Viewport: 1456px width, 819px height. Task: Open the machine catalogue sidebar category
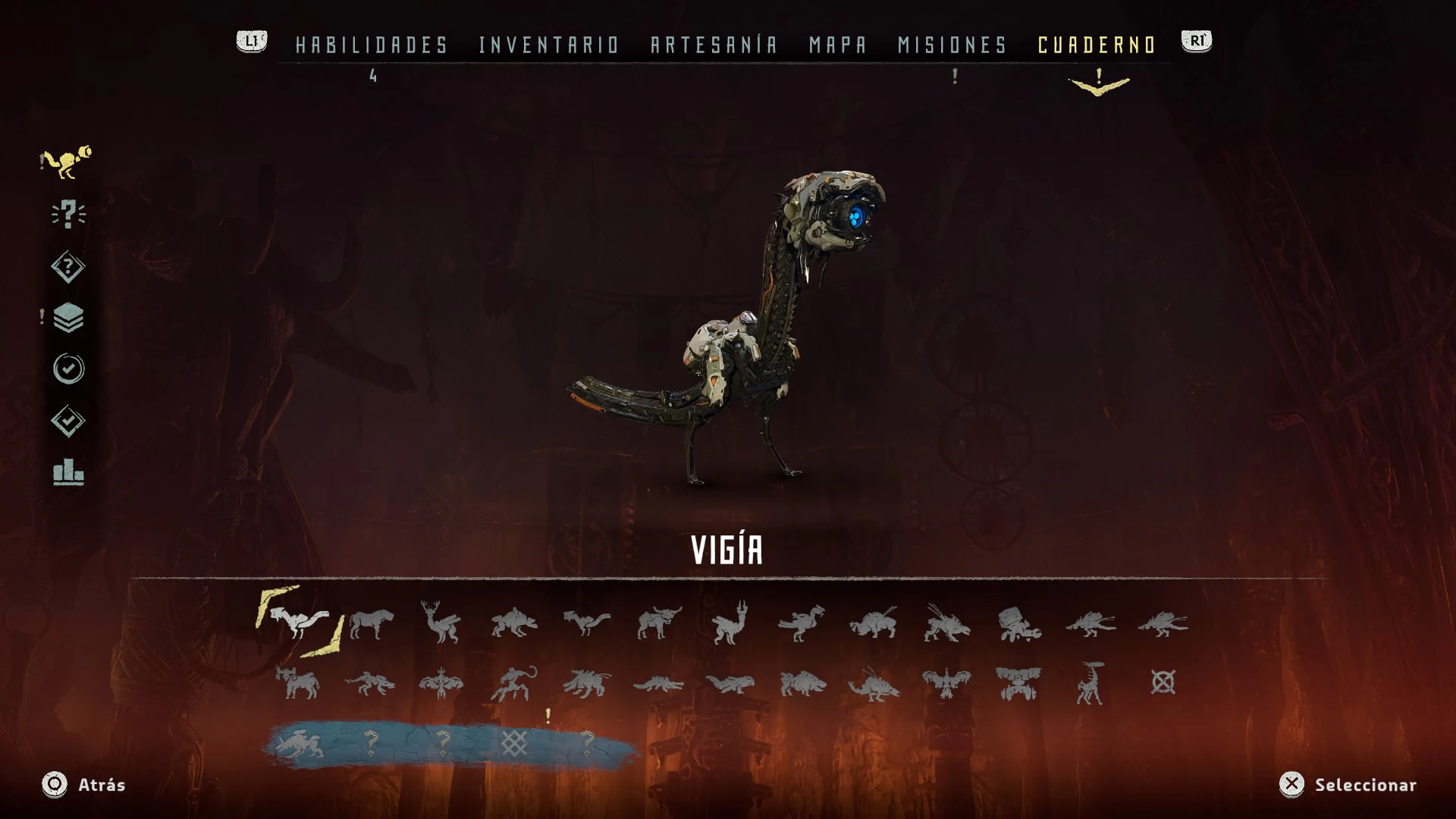[x=67, y=162]
